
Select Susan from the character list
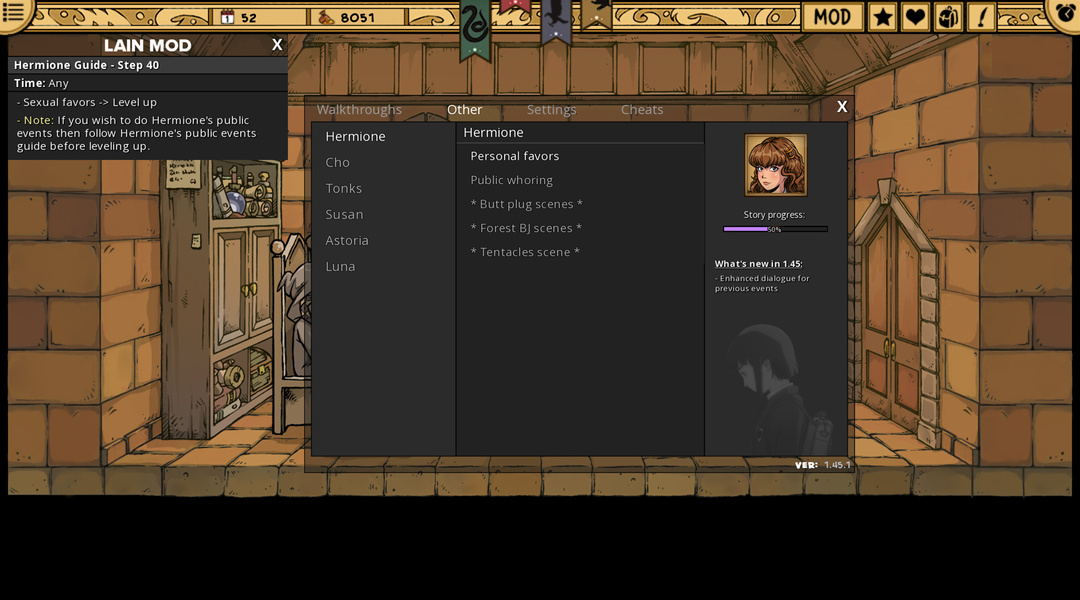[344, 214]
